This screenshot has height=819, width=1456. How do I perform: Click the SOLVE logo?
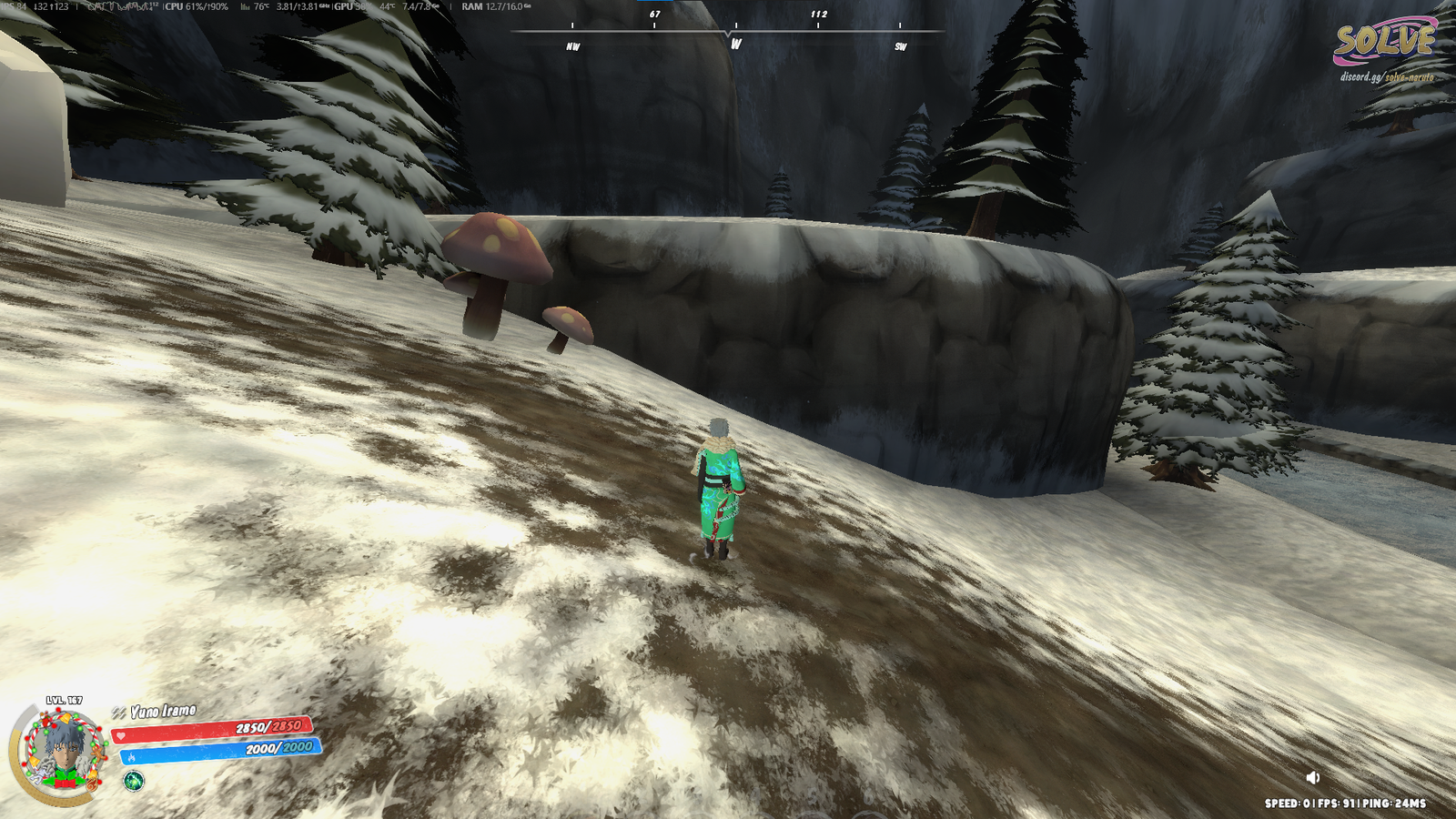point(1384,41)
